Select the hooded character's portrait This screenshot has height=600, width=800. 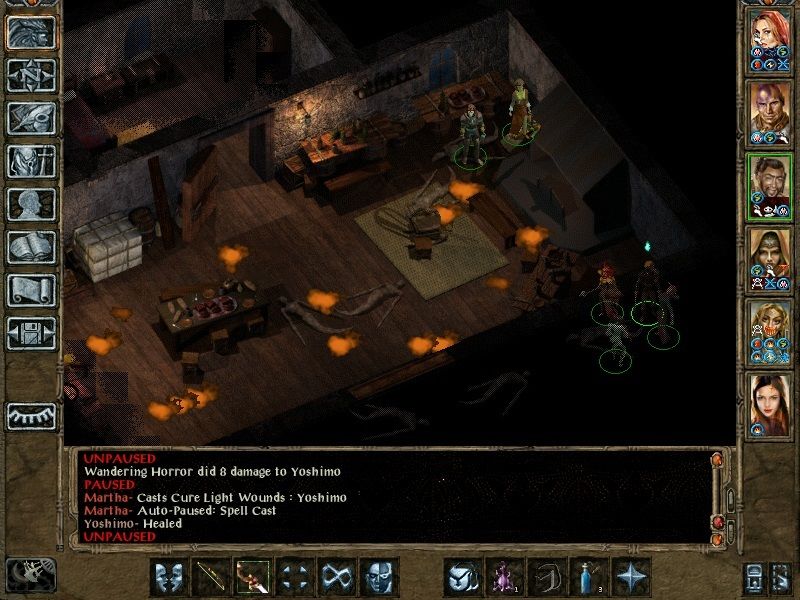pos(770,257)
